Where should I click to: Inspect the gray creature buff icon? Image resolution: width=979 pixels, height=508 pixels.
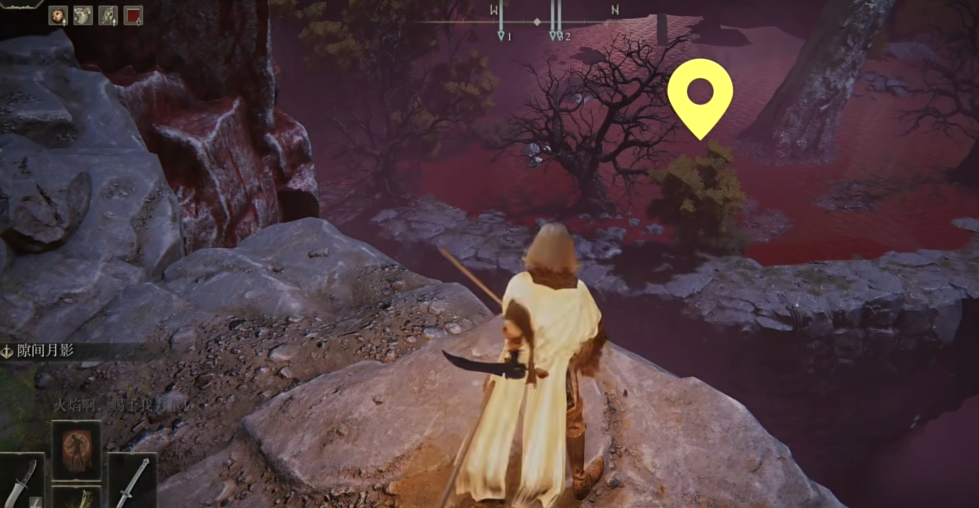[x=83, y=15]
